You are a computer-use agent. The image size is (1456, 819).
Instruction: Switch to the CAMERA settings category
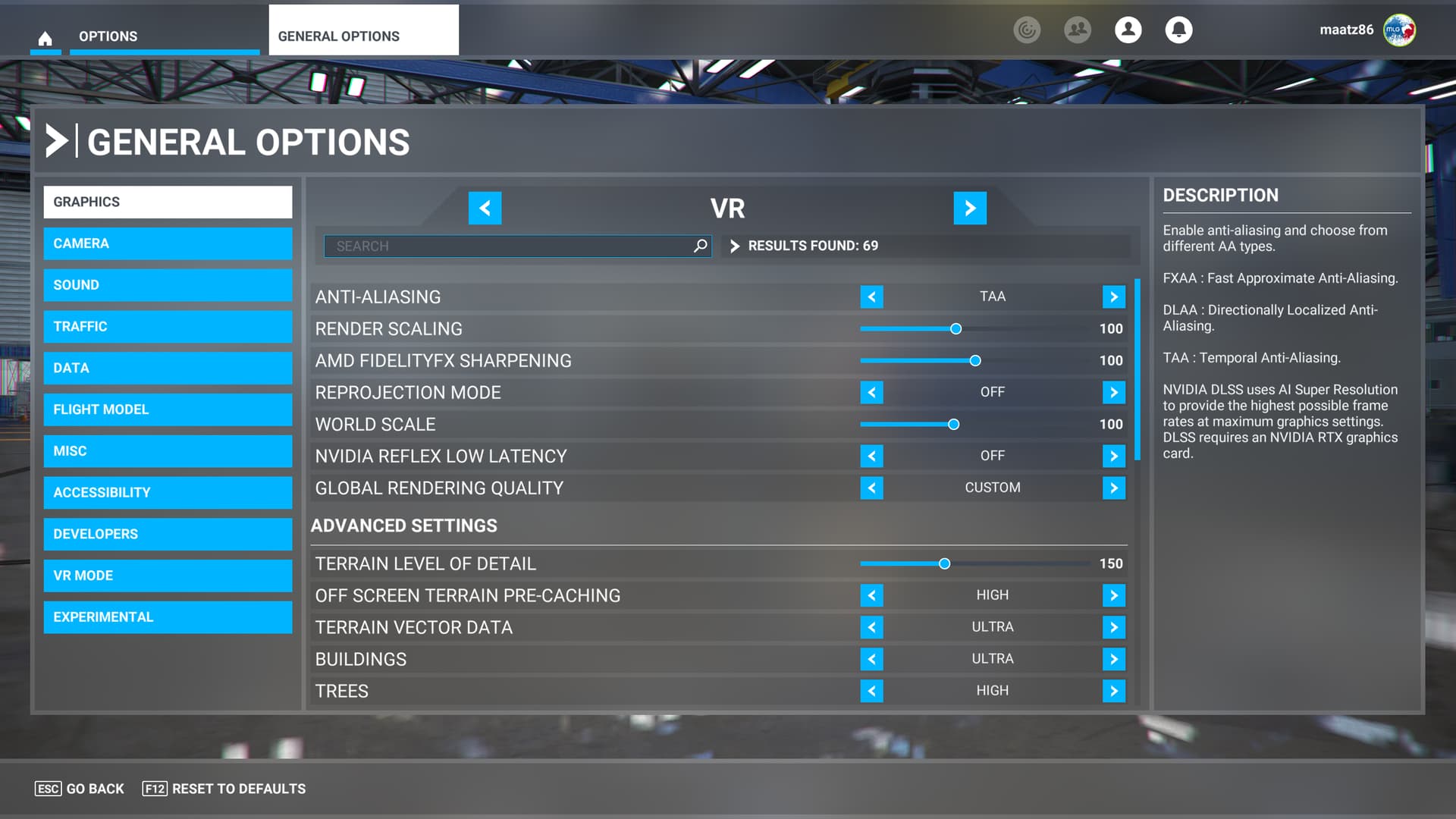point(168,243)
